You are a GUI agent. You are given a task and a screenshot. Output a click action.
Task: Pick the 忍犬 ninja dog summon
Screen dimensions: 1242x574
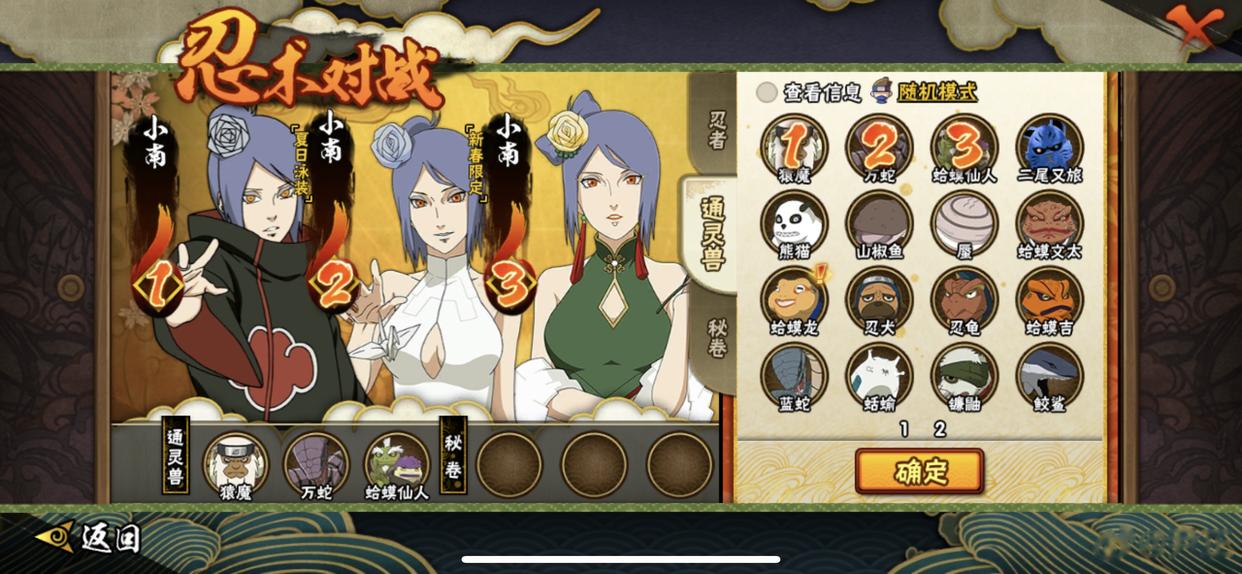[x=879, y=297]
